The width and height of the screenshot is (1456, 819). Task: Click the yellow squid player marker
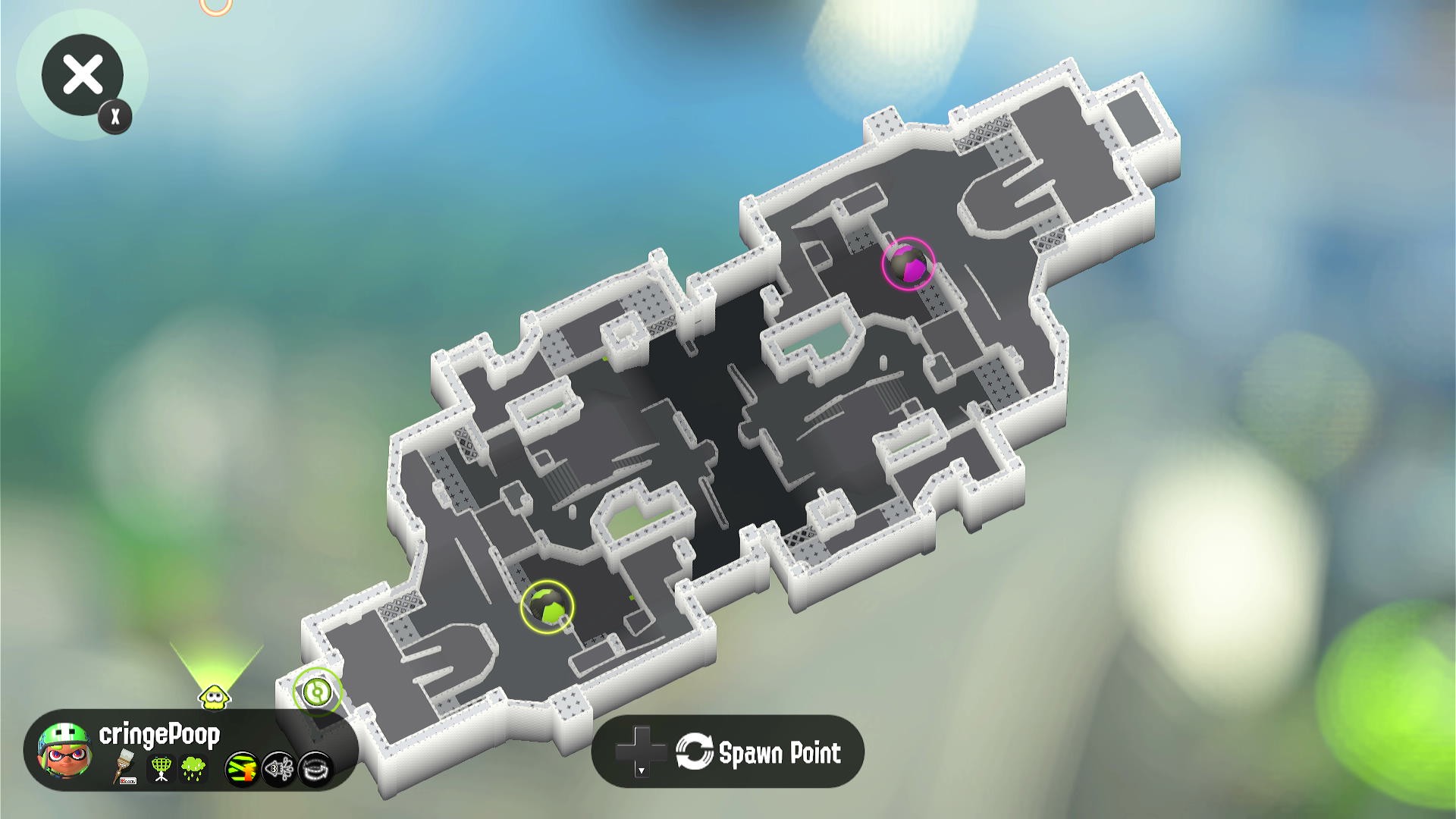[214, 695]
